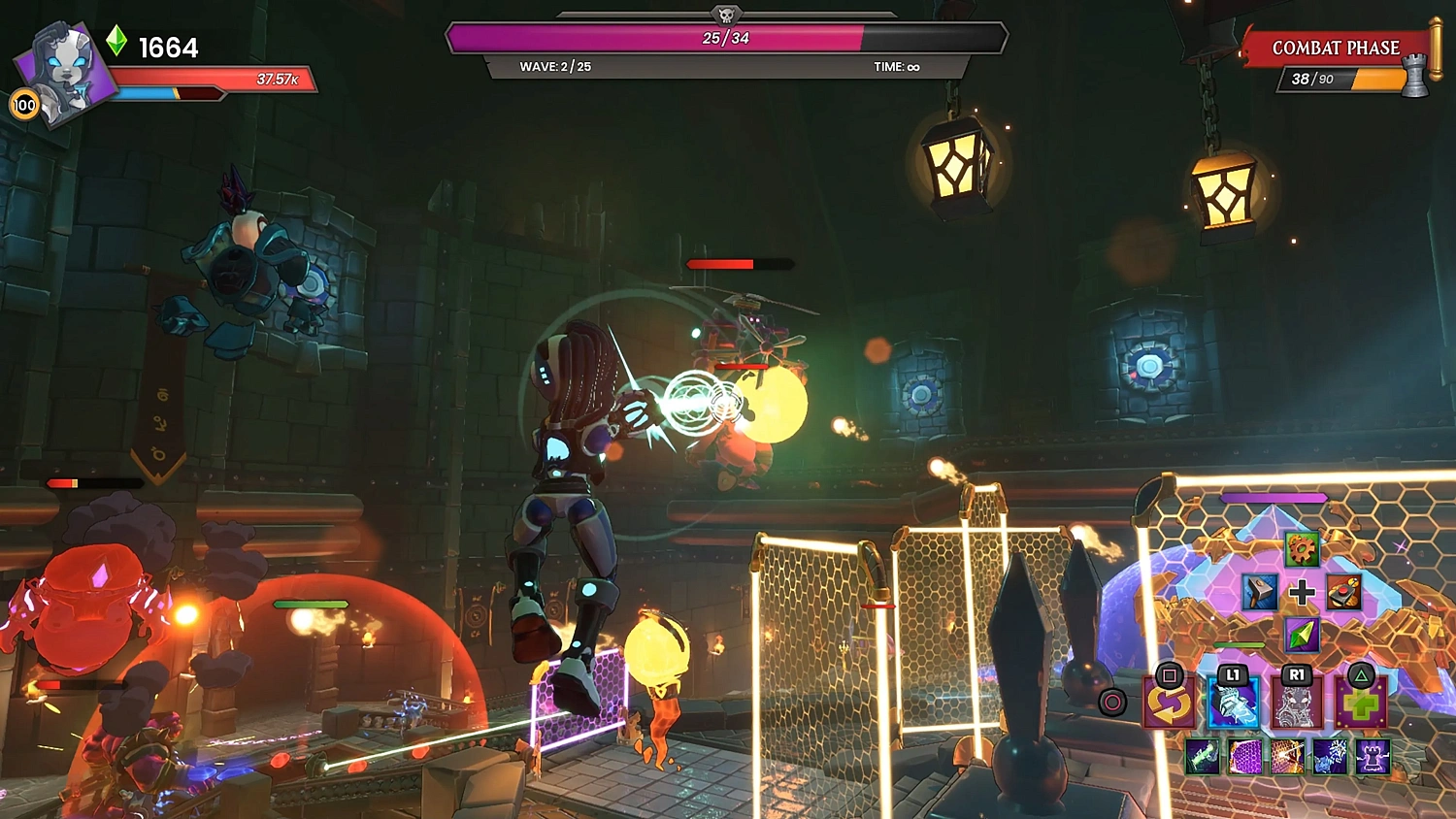The height and width of the screenshot is (819, 1456).
Task: Select the green gem upgrade icon
Action: point(1301,636)
